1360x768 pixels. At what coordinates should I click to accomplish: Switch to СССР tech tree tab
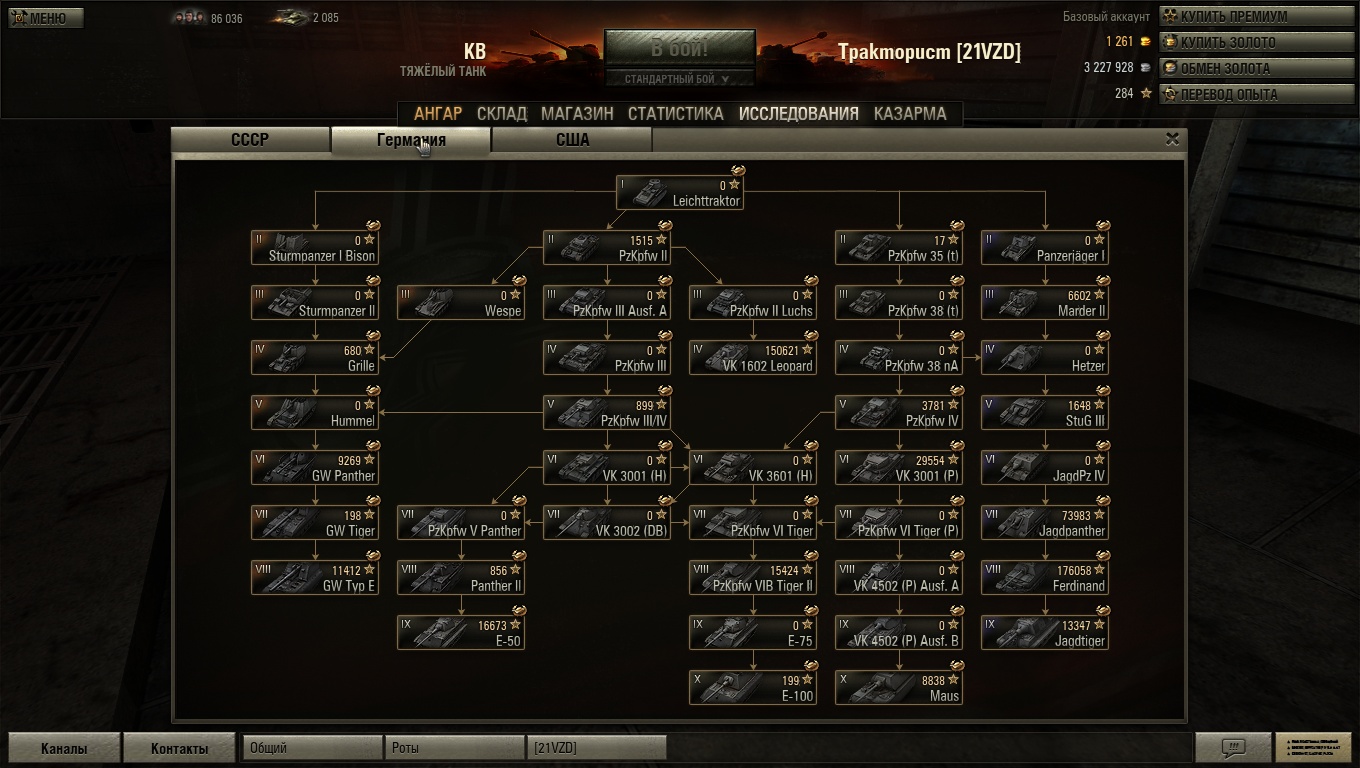[x=250, y=140]
